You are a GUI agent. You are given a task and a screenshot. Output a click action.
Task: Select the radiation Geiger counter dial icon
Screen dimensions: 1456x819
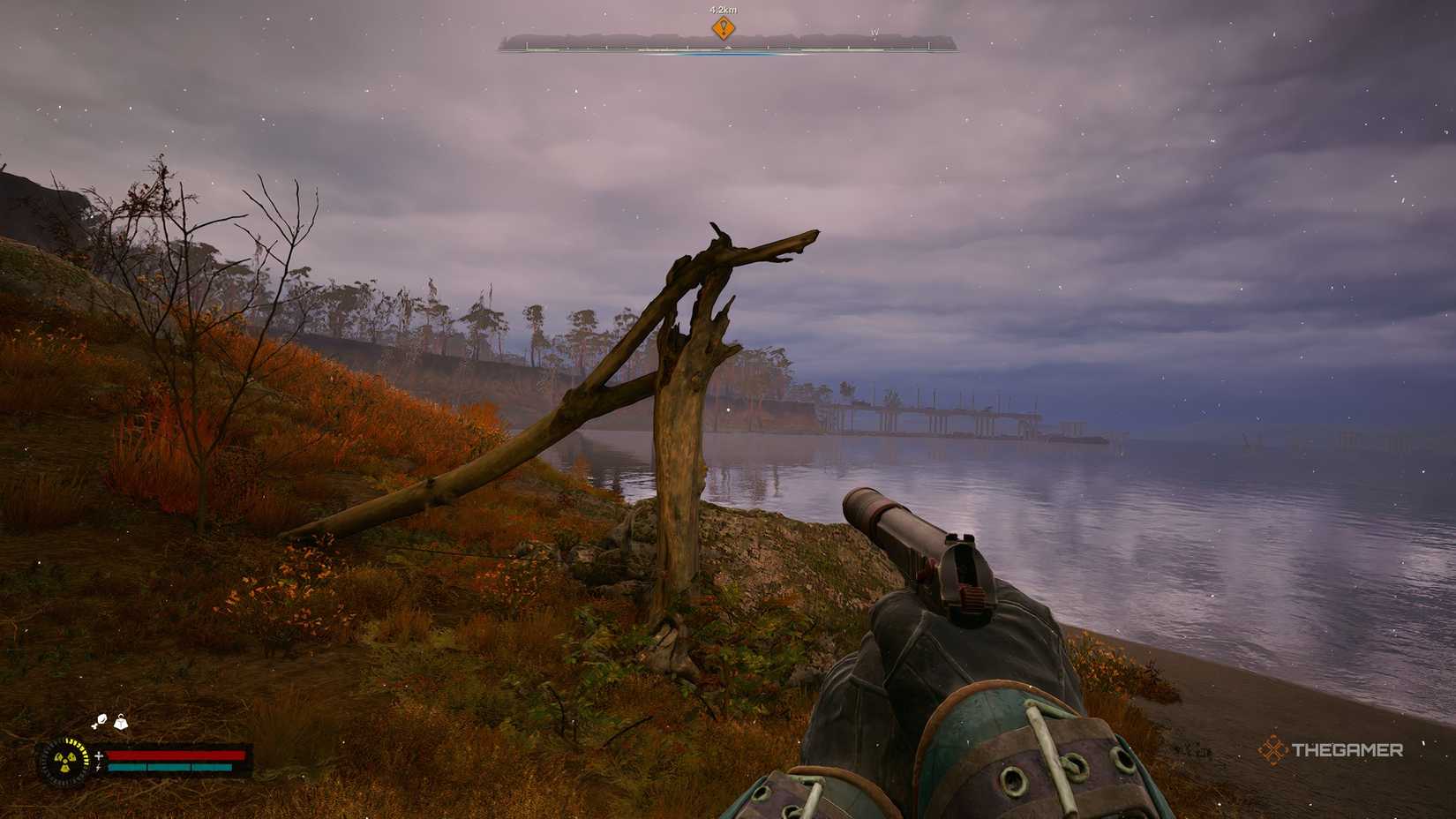click(65, 760)
